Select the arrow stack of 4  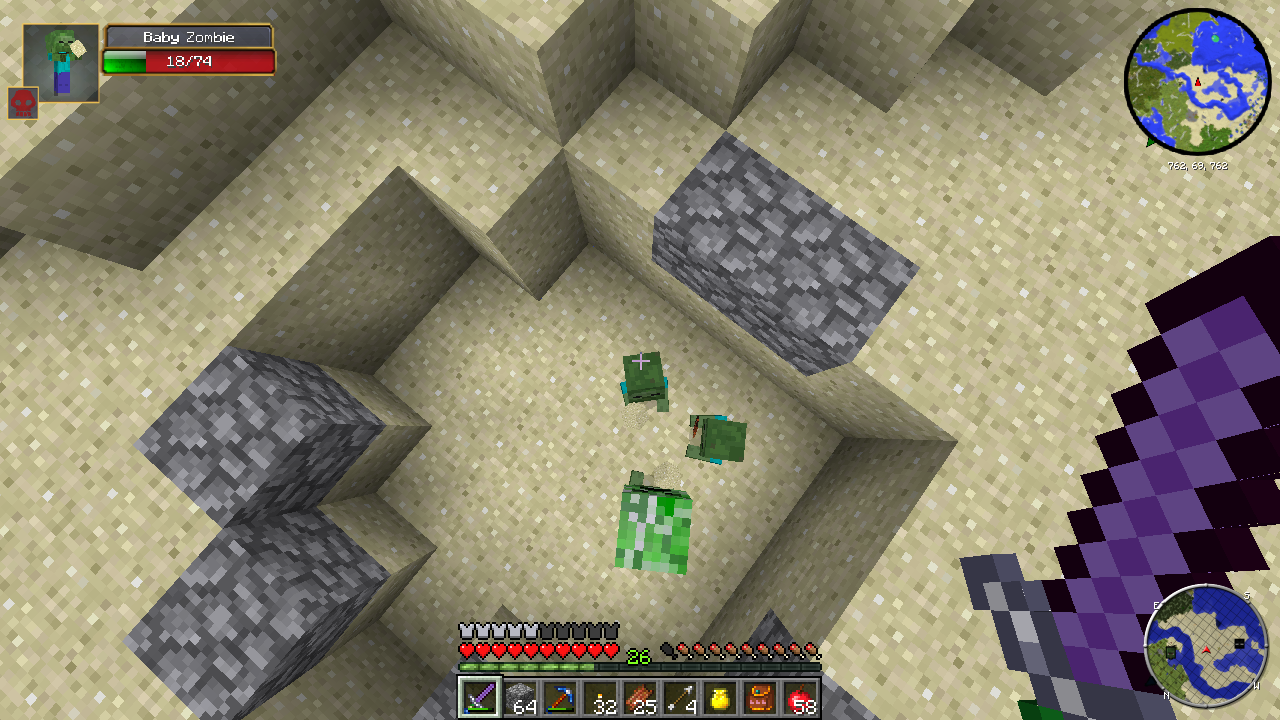680,697
